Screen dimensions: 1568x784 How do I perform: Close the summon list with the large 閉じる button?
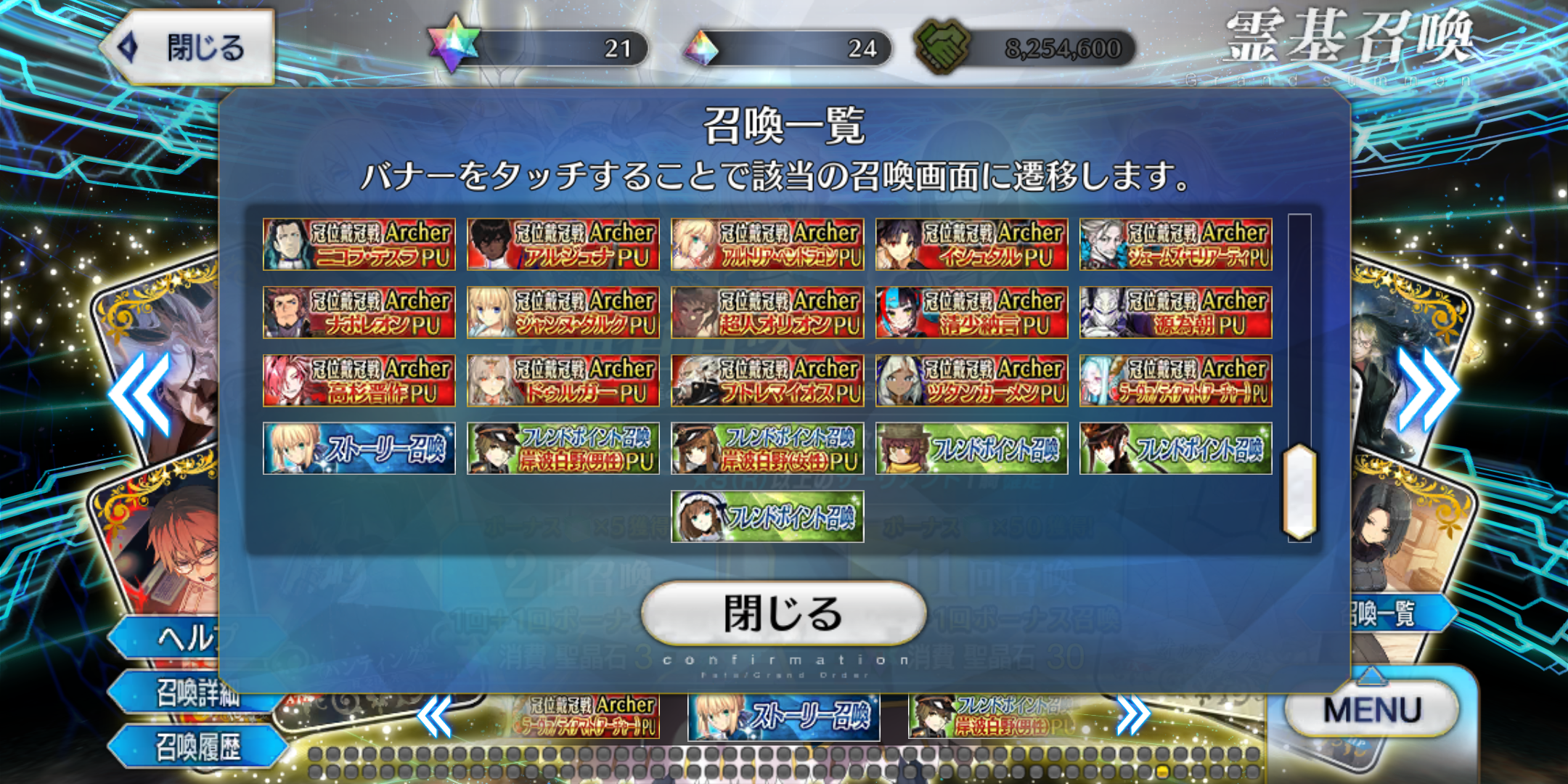(x=783, y=613)
